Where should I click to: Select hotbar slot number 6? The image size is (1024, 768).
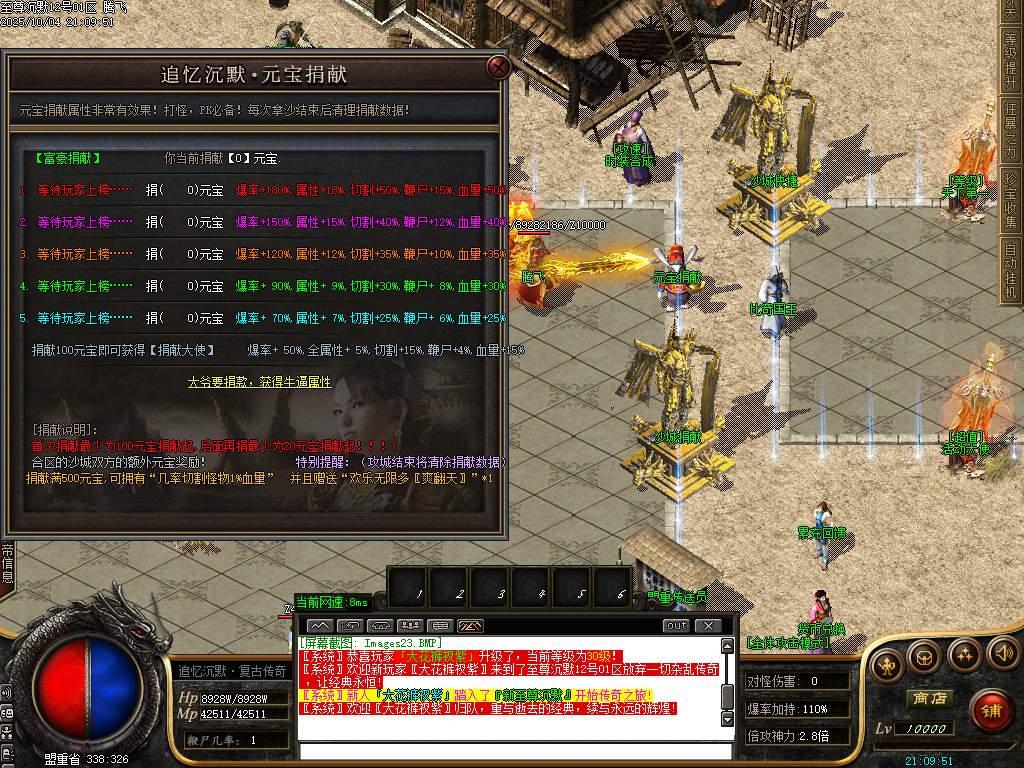tap(621, 588)
